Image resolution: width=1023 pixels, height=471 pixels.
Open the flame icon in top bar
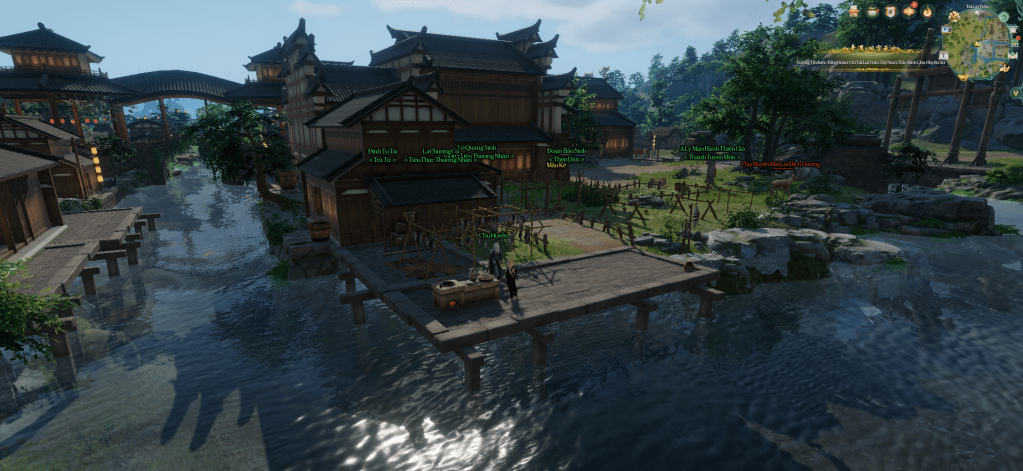[927, 12]
